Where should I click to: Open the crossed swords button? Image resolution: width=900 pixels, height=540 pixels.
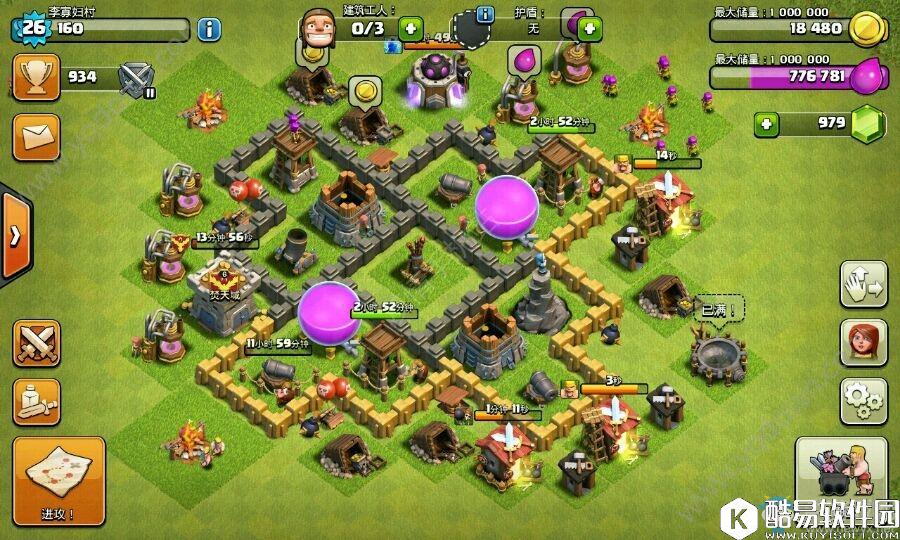tap(36, 344)
